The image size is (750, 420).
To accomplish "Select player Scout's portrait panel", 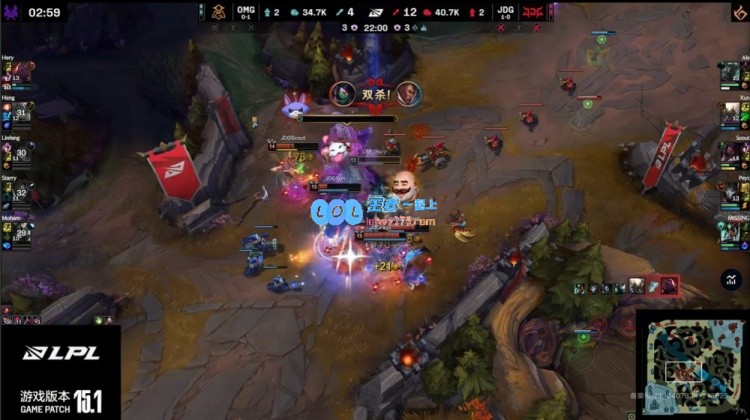I will 732,152.
